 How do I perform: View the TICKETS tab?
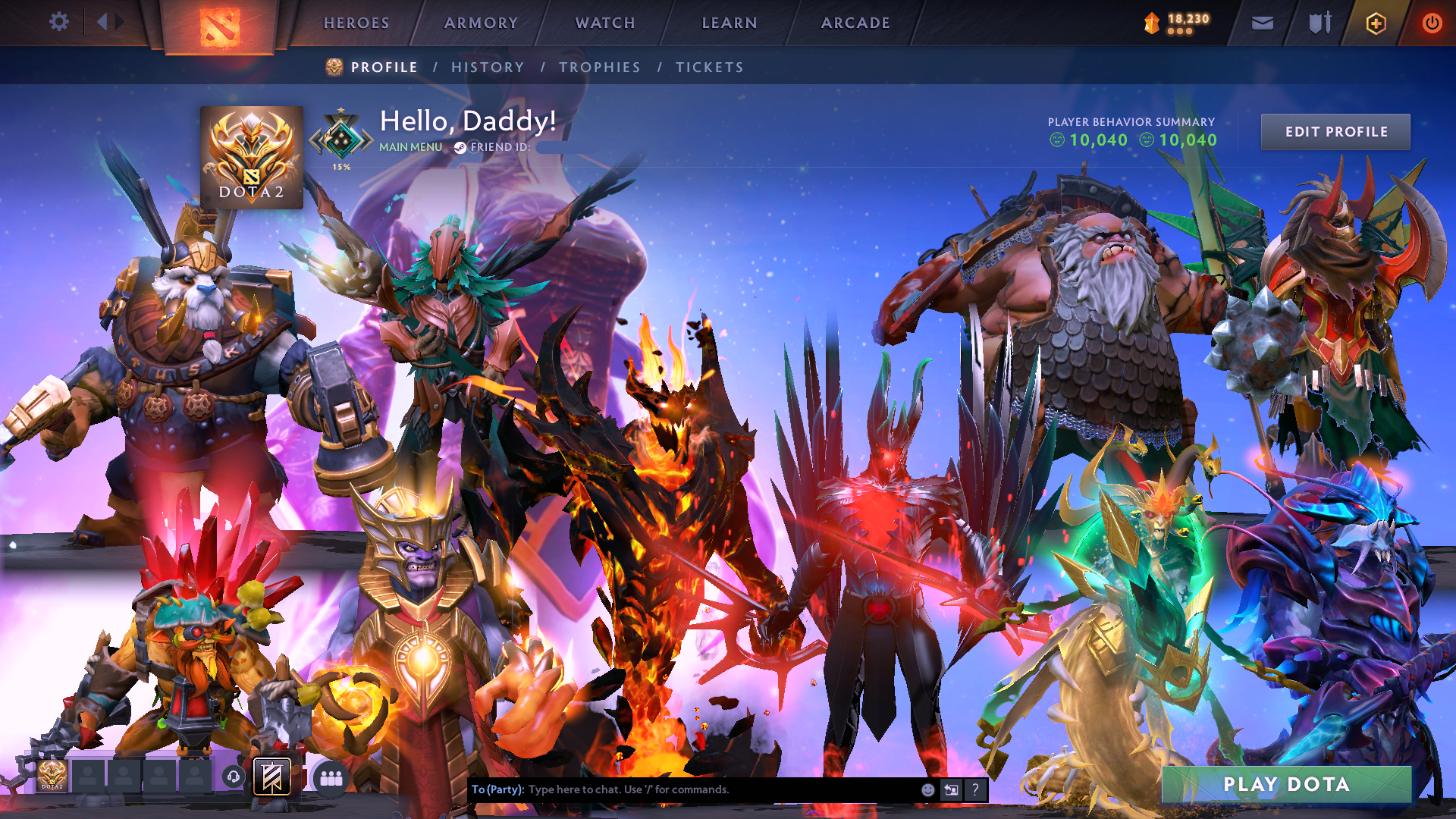coord(708,67)
